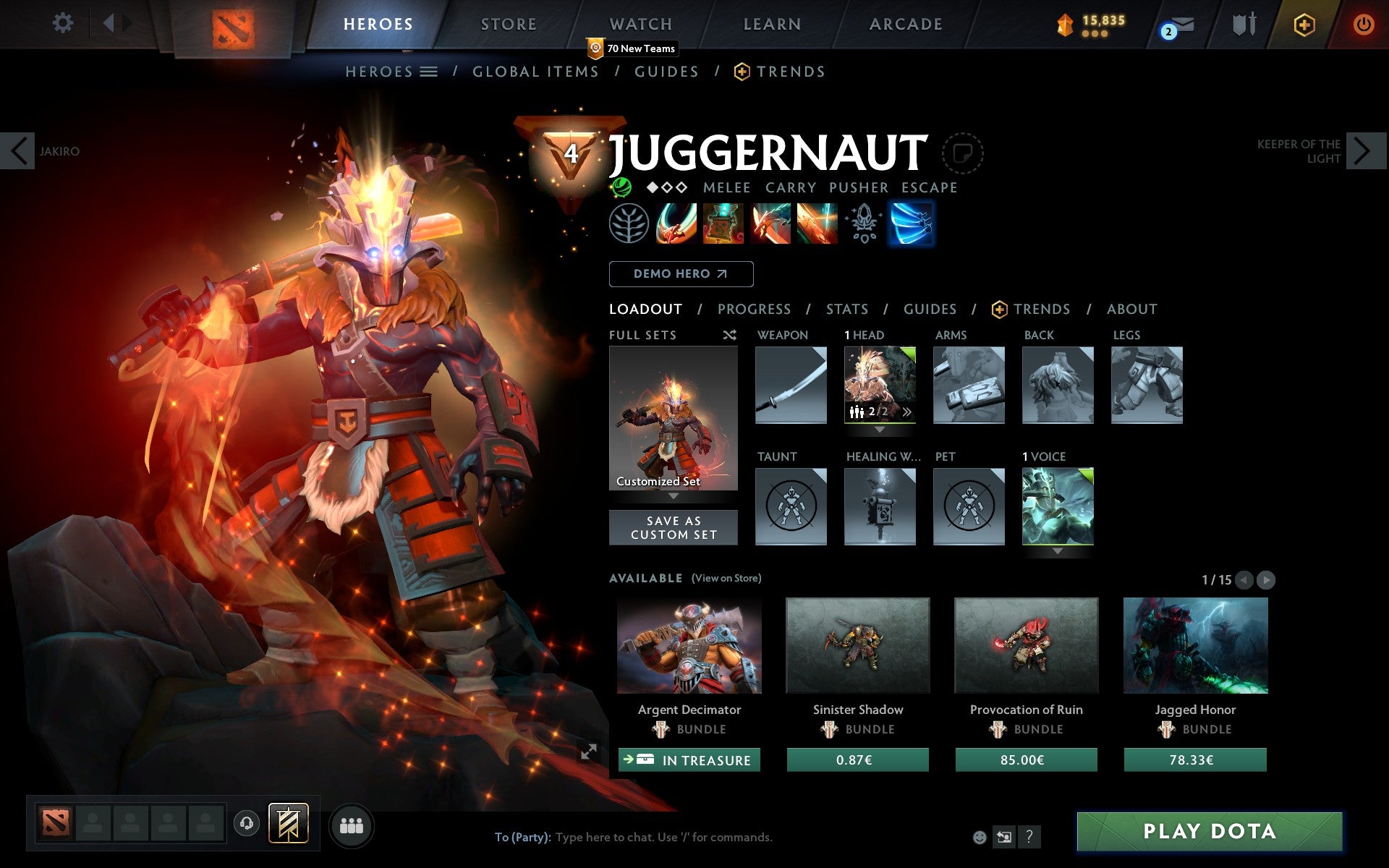Screen dimensions: 1389x868
Task: Select the Blade Fury ability icon
Action: tap(675, 224)
